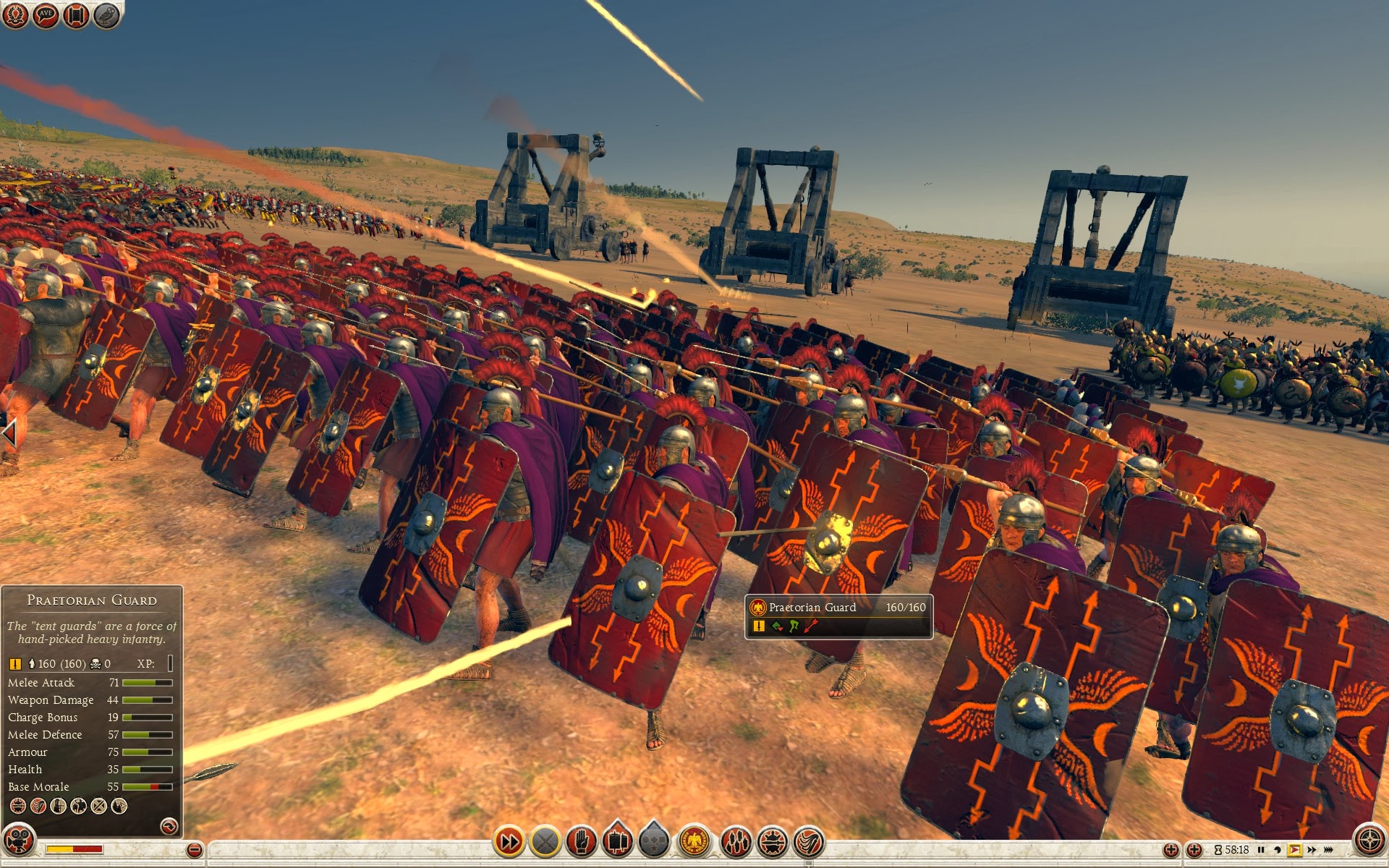Toggle the crossed swords melee mode button

coord(545,841)
